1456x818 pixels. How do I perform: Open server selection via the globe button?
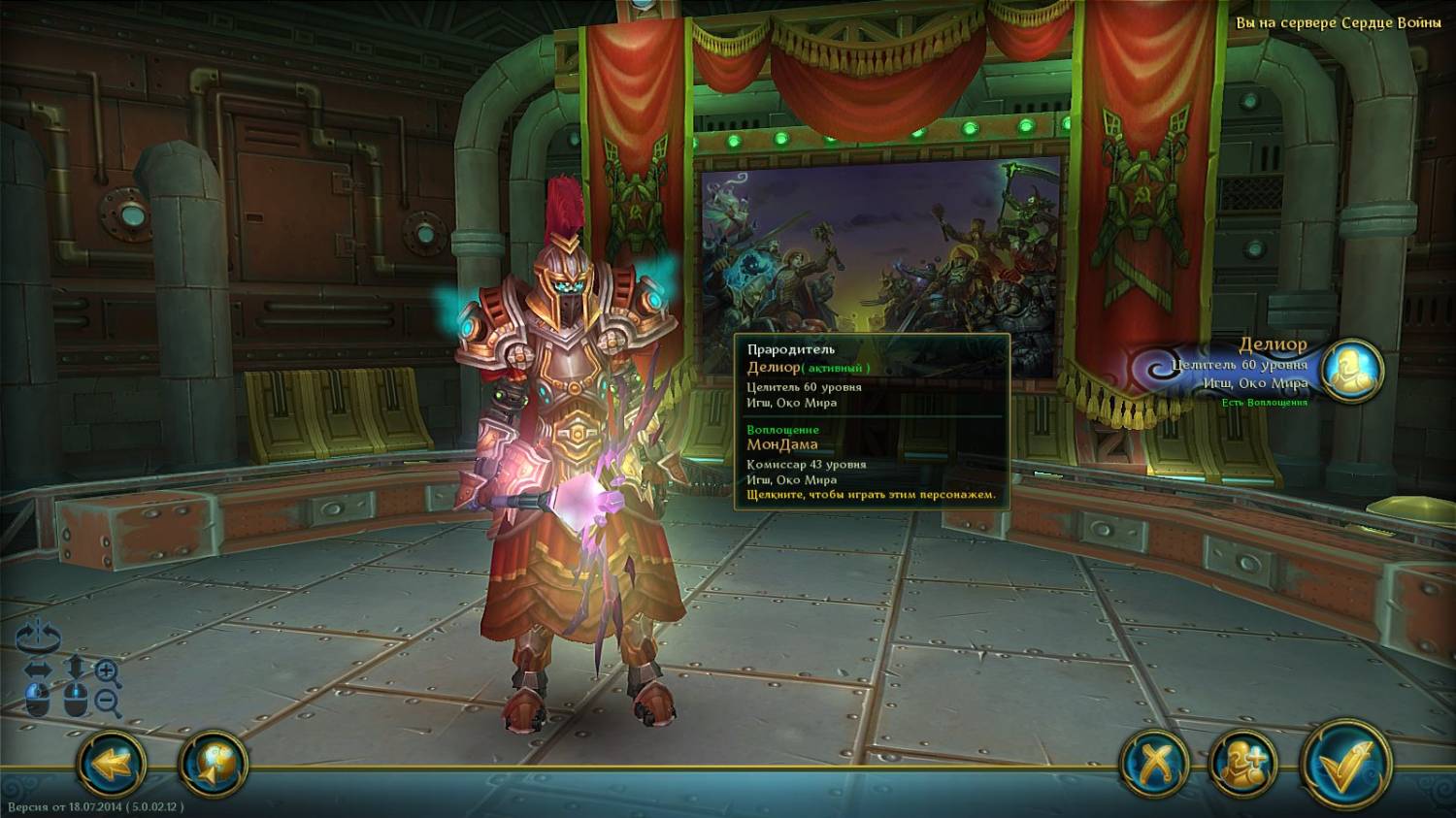(x=214, y=765)
